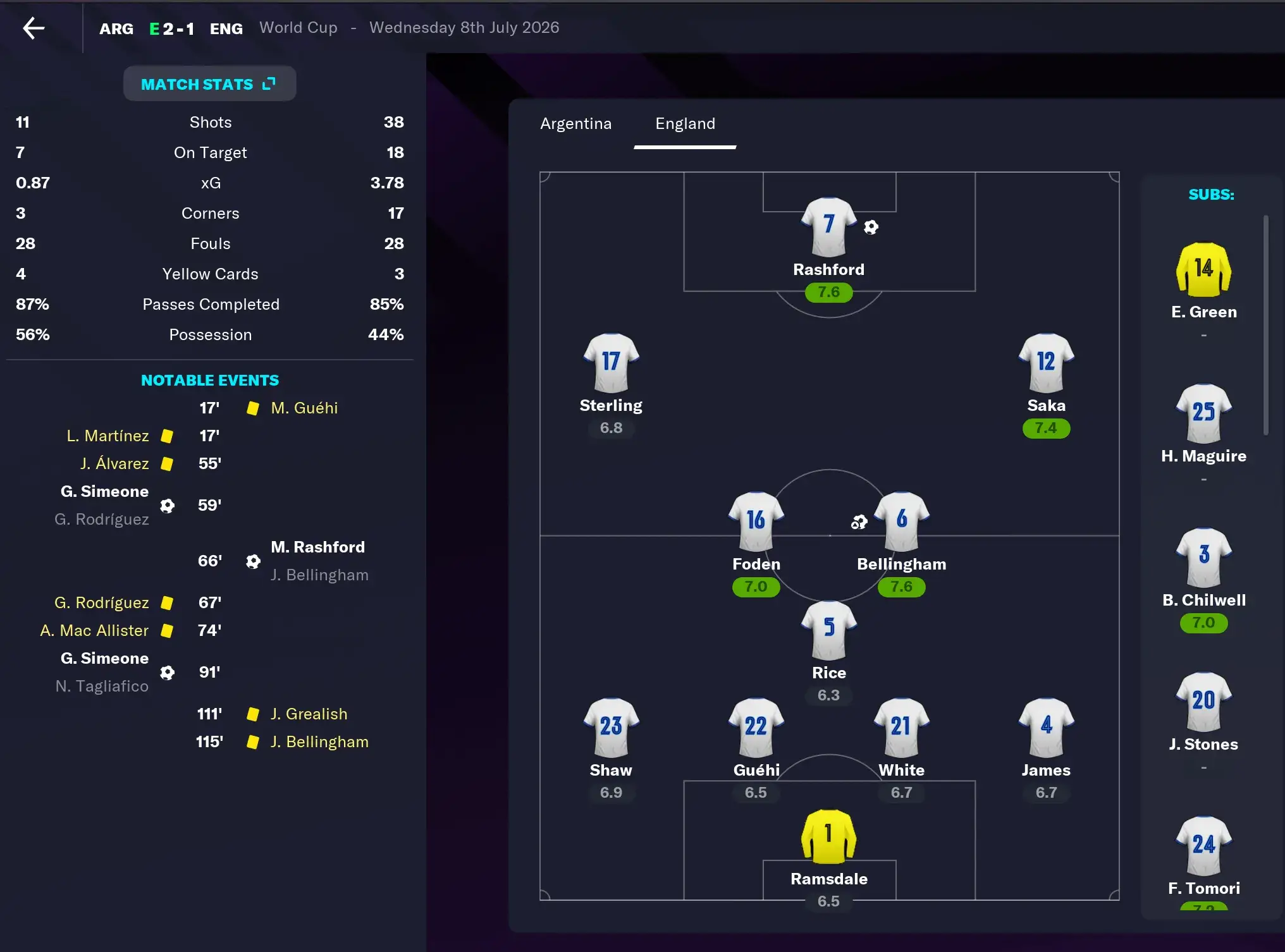1285x952 pixels.
Task: Switch to the Argentina tab
Action: (x=576, y=124)
